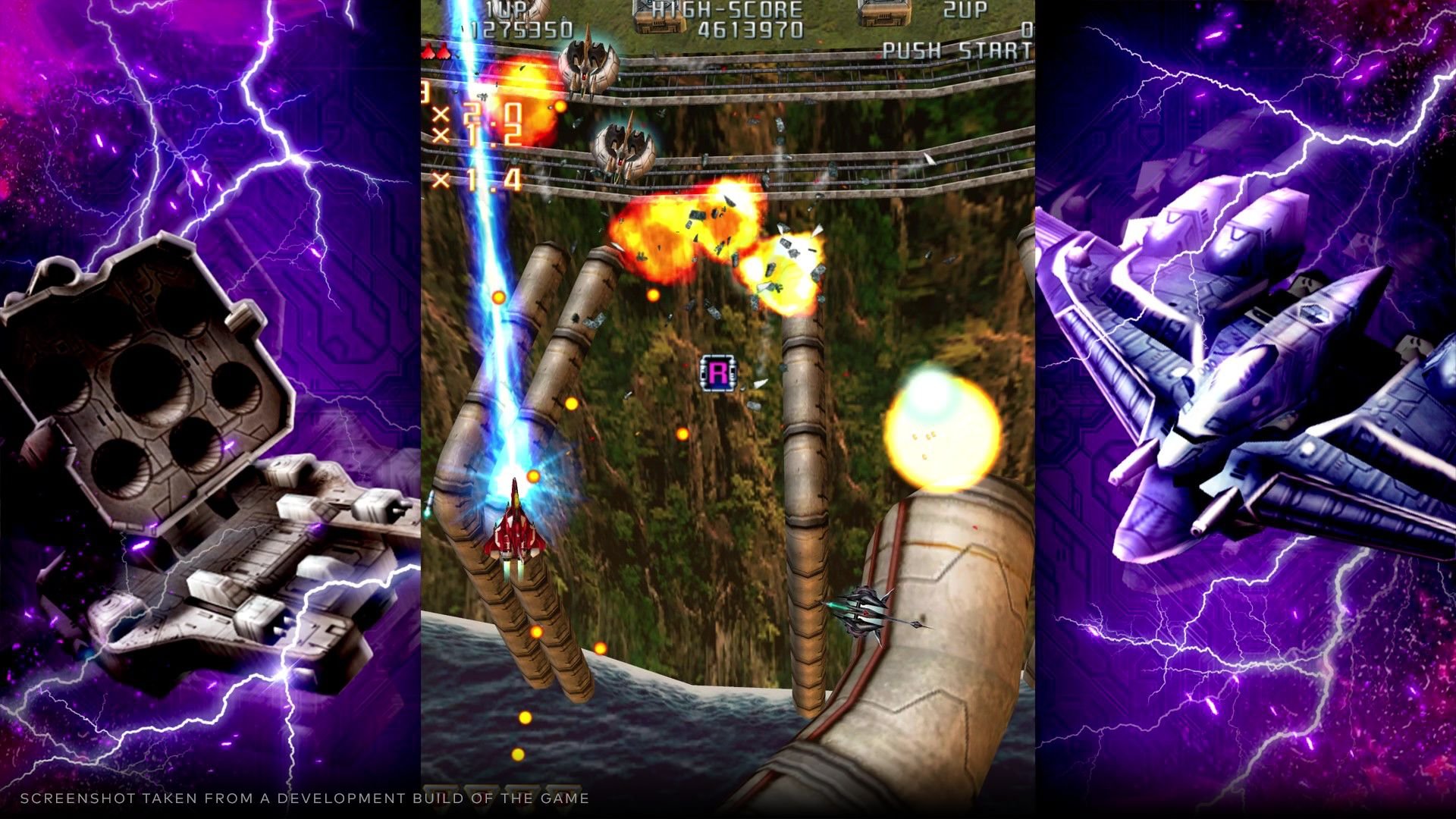Viewport: 1456px width, 819px height.
Task: Click the x2.0 multiplier text
Action: click(478, 114)
